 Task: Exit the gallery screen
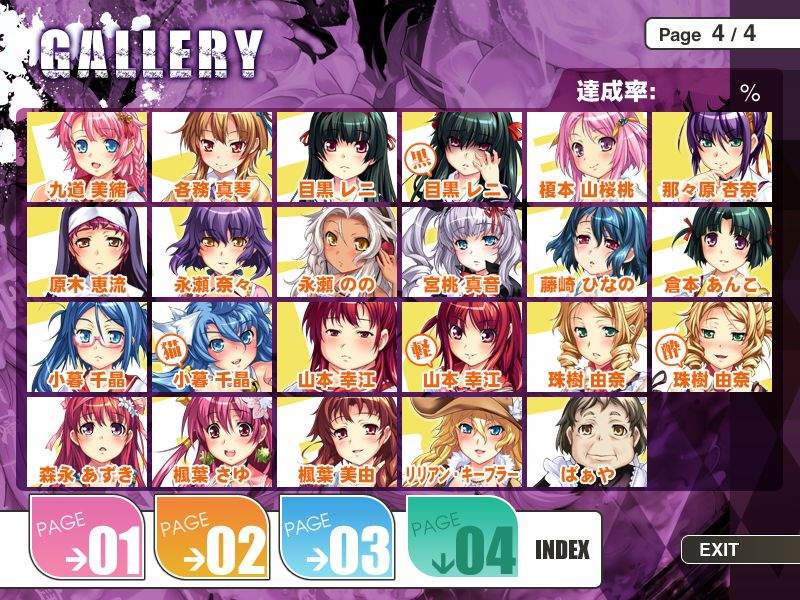click(720, 549)
